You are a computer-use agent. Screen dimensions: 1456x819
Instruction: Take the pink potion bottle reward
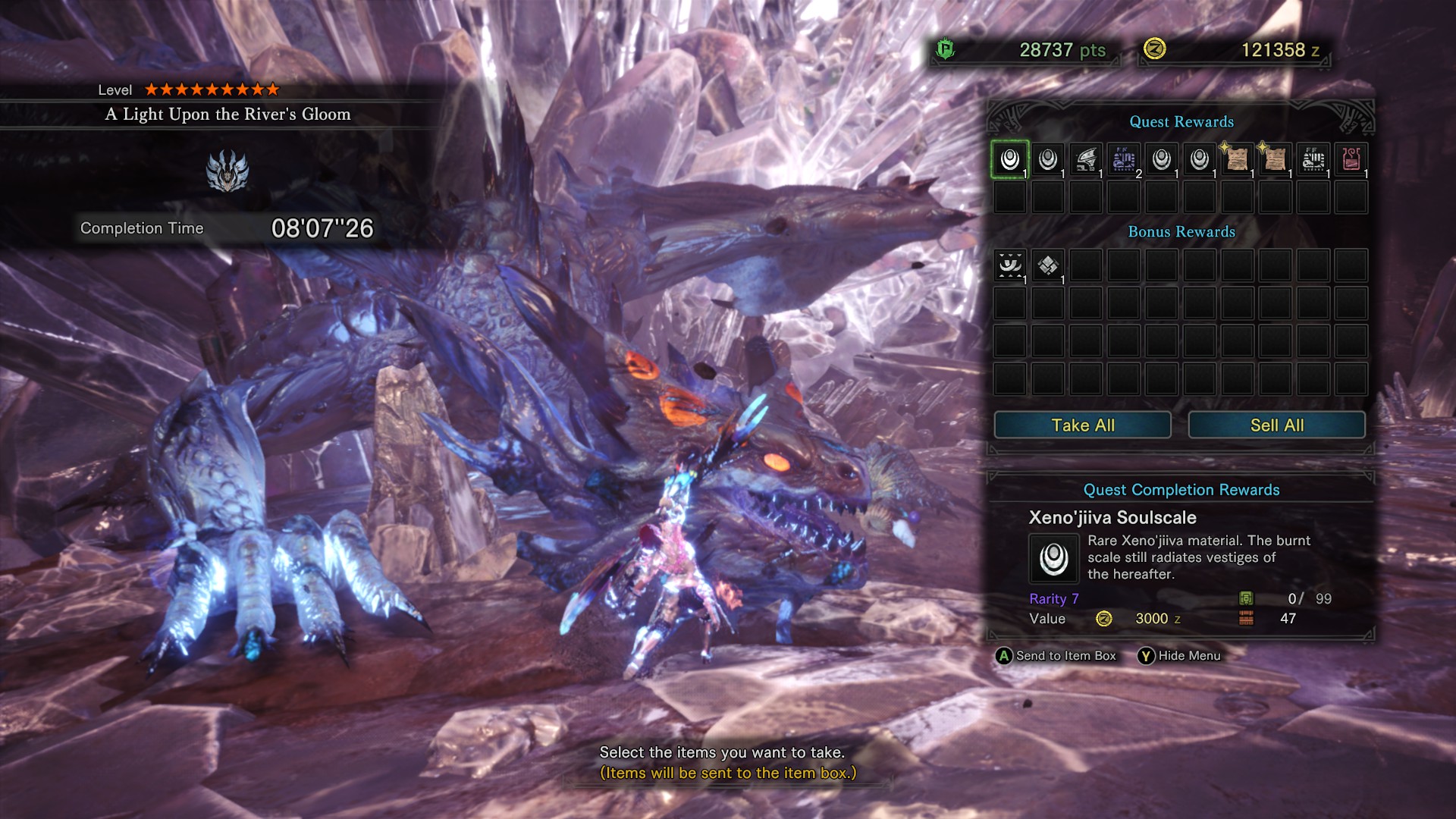point(1351,159)
